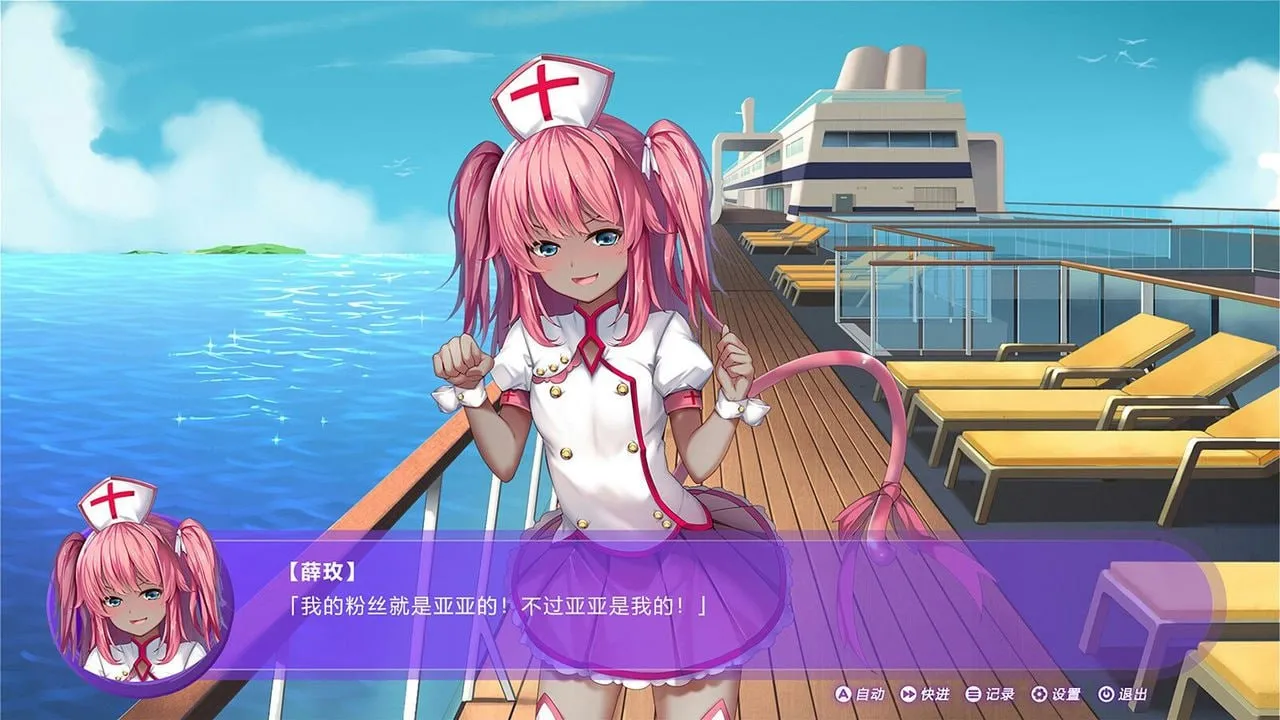Screen dimensions: 1280x720
Task: Open game settings using the gear icon
Action: tap(1040, 694)
